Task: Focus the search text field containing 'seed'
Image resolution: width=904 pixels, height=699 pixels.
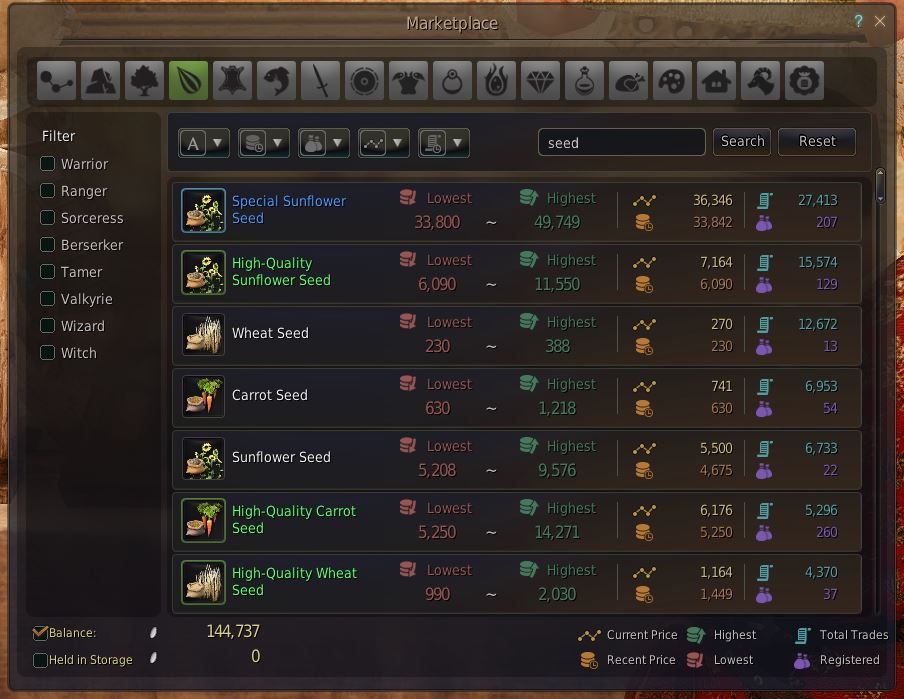Action: coord(621,142)
